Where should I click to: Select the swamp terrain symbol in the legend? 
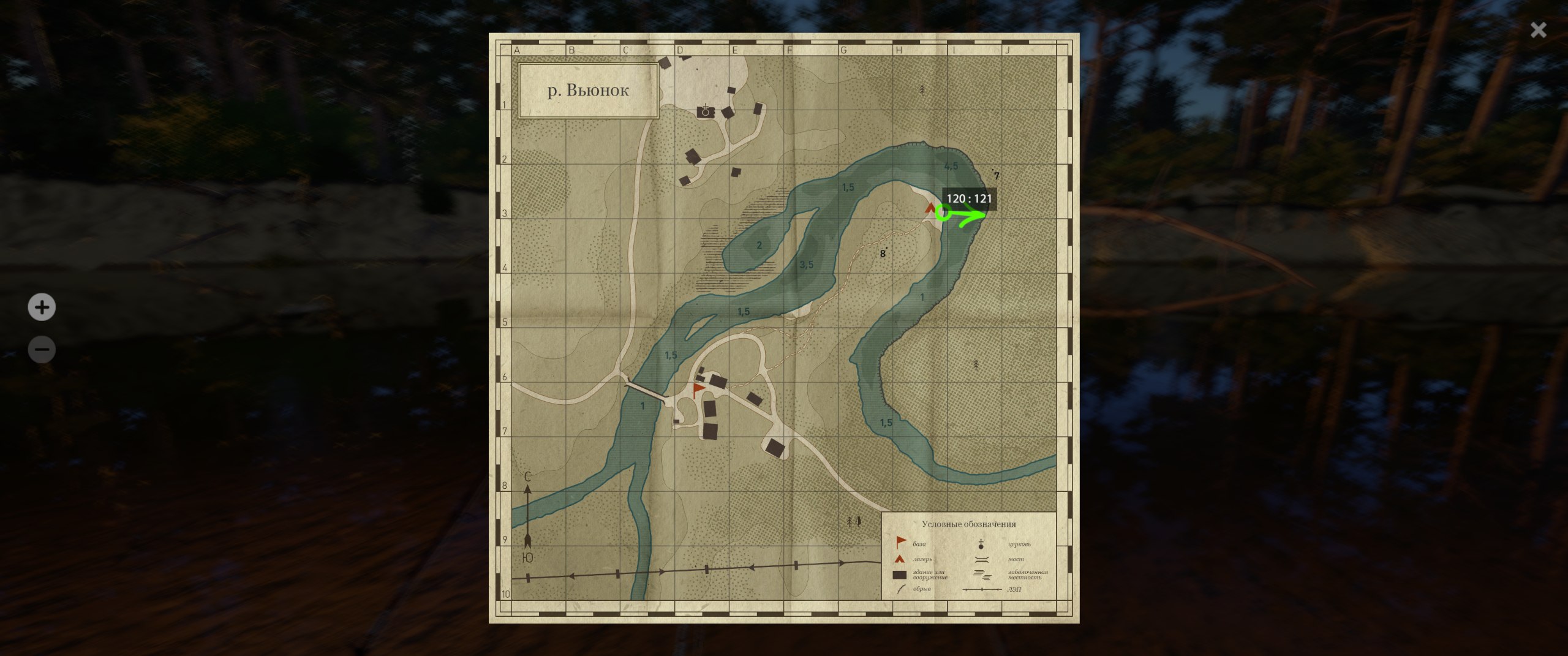[x=982, y=575]
